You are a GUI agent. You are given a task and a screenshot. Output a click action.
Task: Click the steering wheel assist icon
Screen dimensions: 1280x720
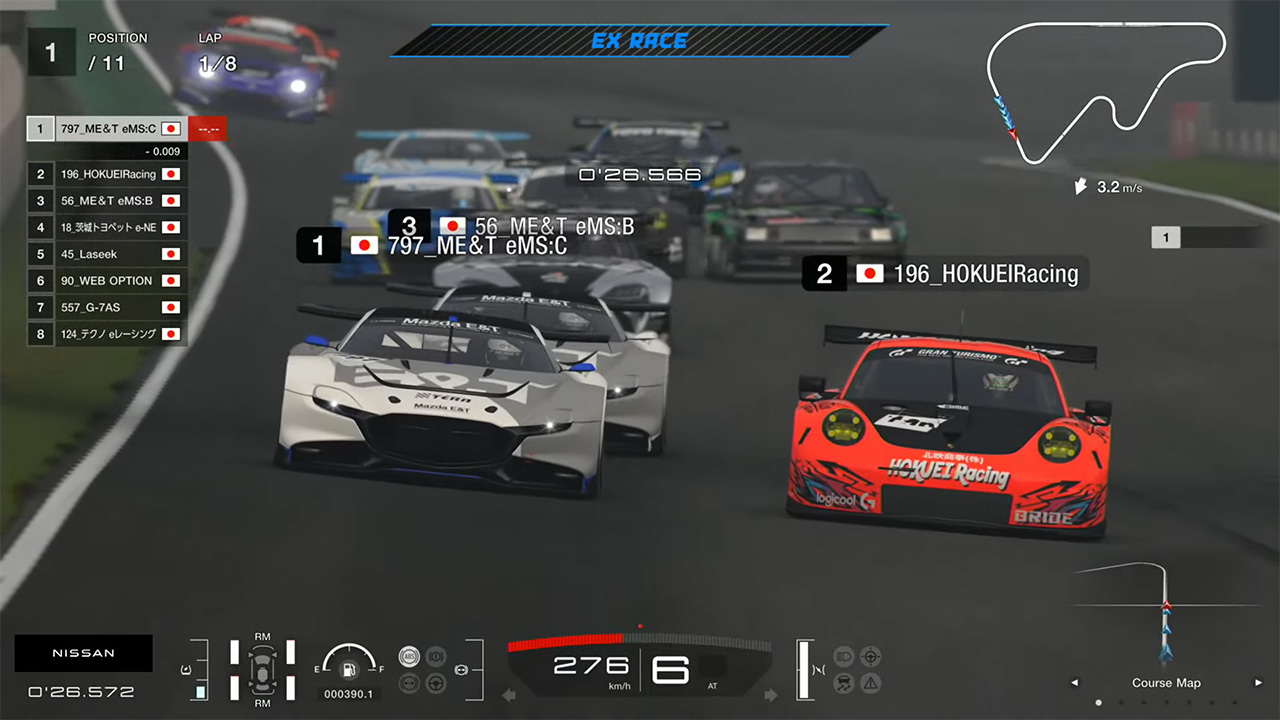[x=435, y=684]
